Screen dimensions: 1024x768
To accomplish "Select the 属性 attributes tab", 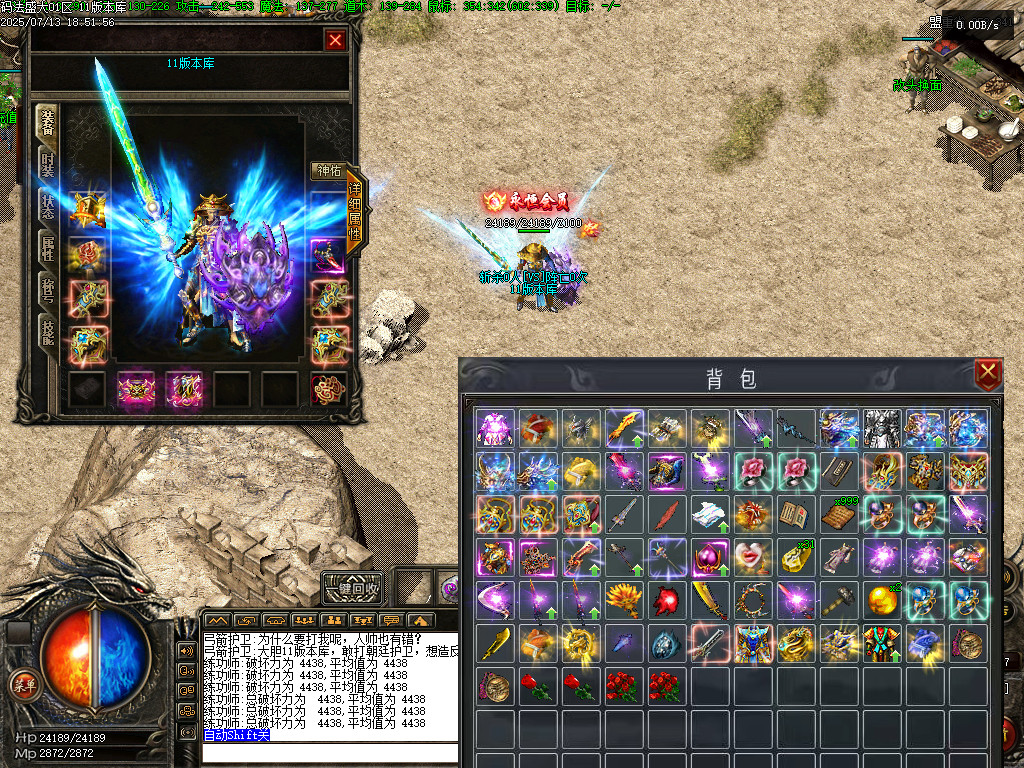I will coord(47,249).
